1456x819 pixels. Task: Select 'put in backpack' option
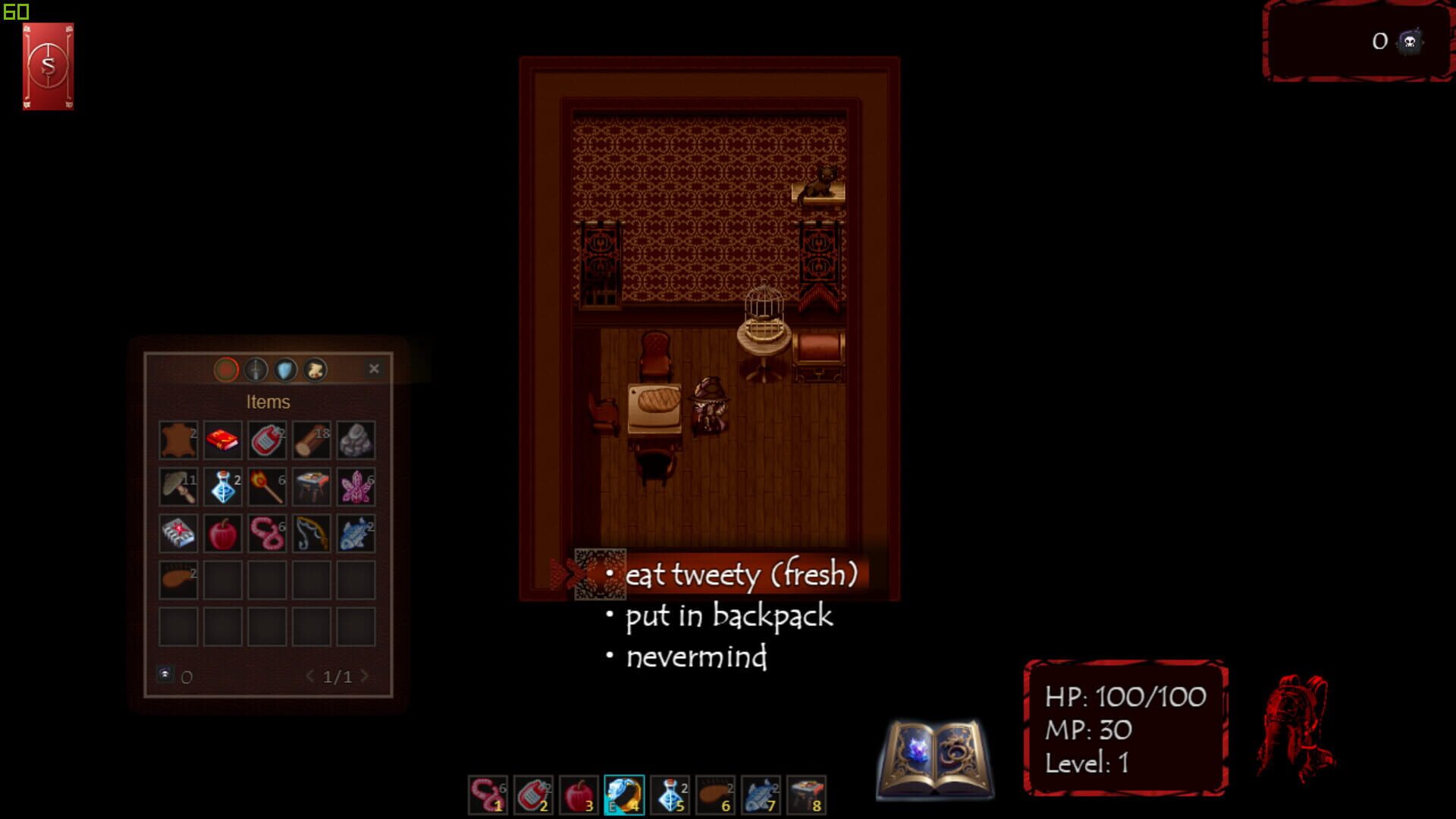[730, 617]
